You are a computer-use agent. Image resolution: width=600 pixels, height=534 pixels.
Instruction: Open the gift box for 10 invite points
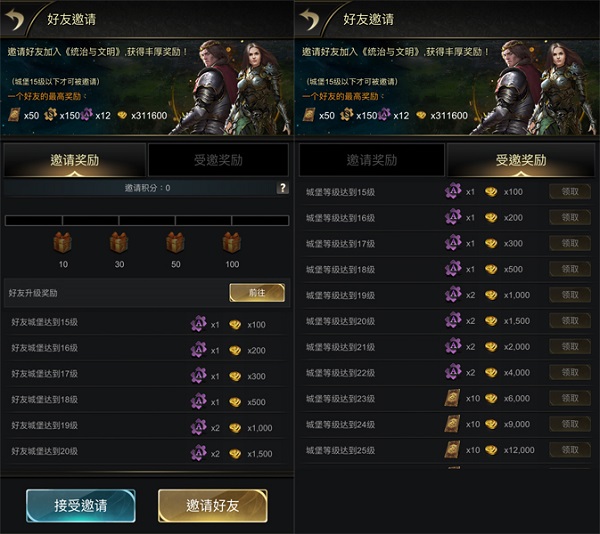click(63, 242)
